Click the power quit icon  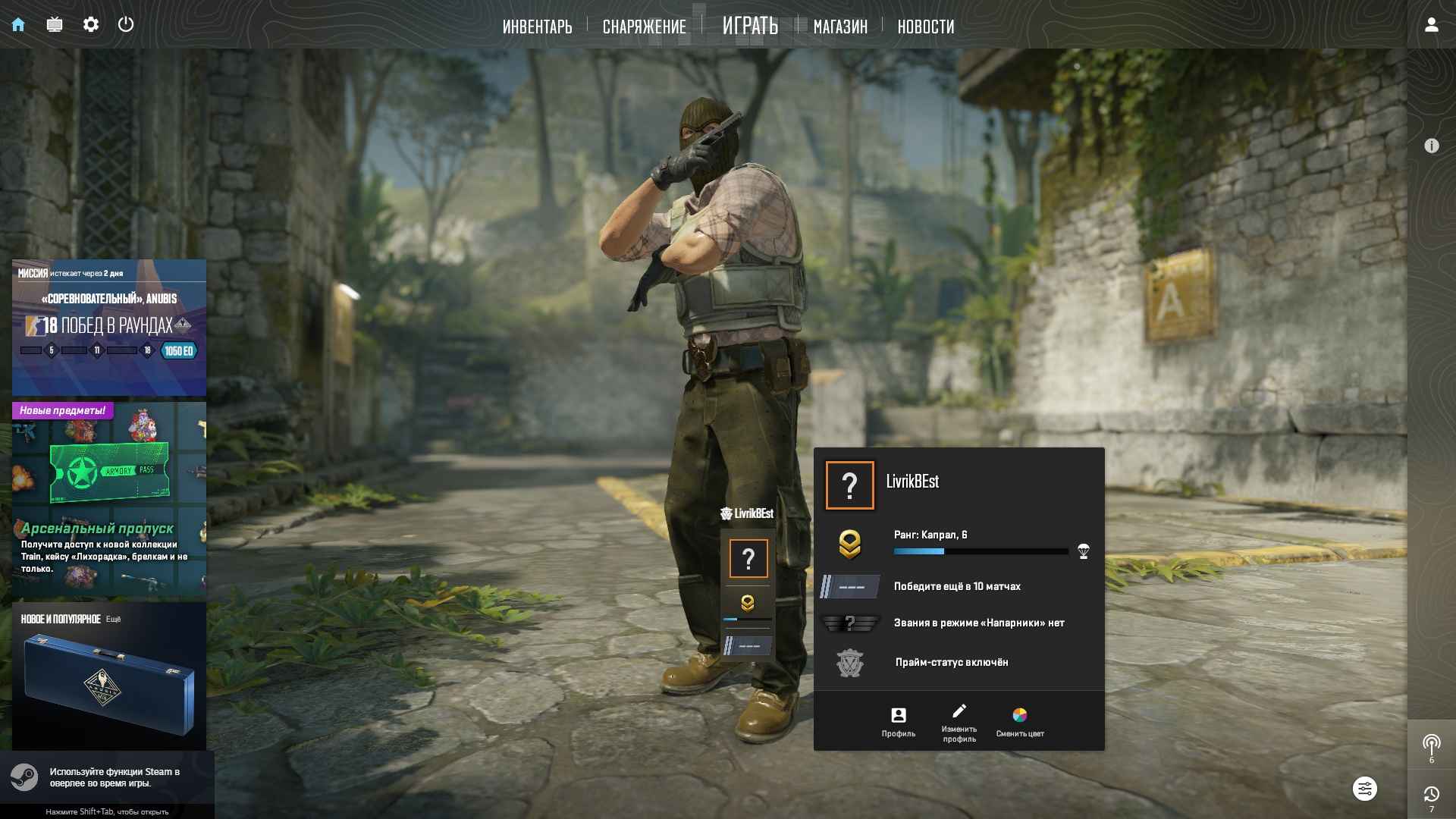[126, 24]
